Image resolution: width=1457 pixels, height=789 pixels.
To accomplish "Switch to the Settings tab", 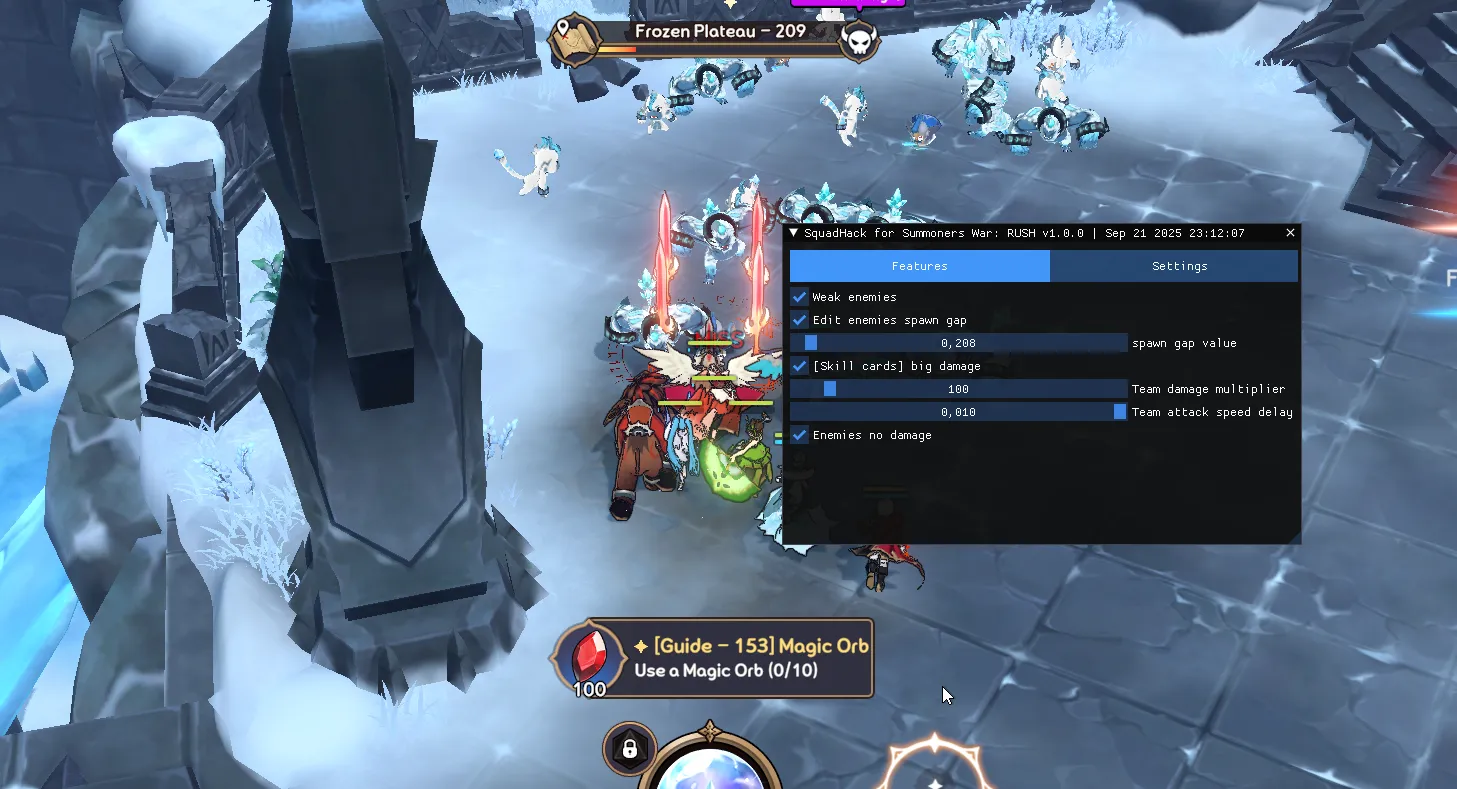I will [x=1179, y=266].
